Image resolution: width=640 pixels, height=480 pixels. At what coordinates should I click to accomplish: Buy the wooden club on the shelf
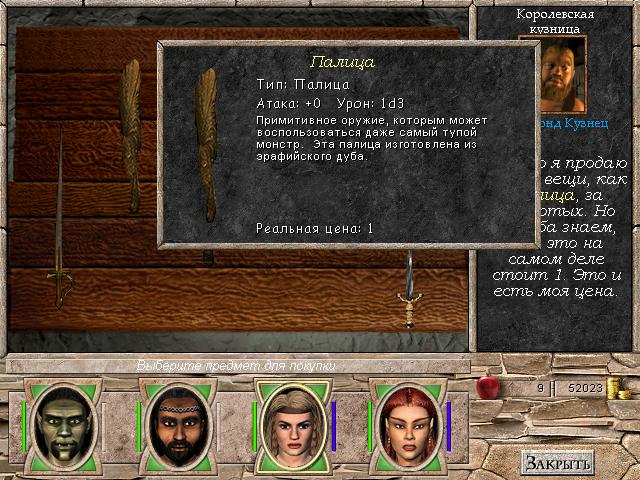point(131,120)
